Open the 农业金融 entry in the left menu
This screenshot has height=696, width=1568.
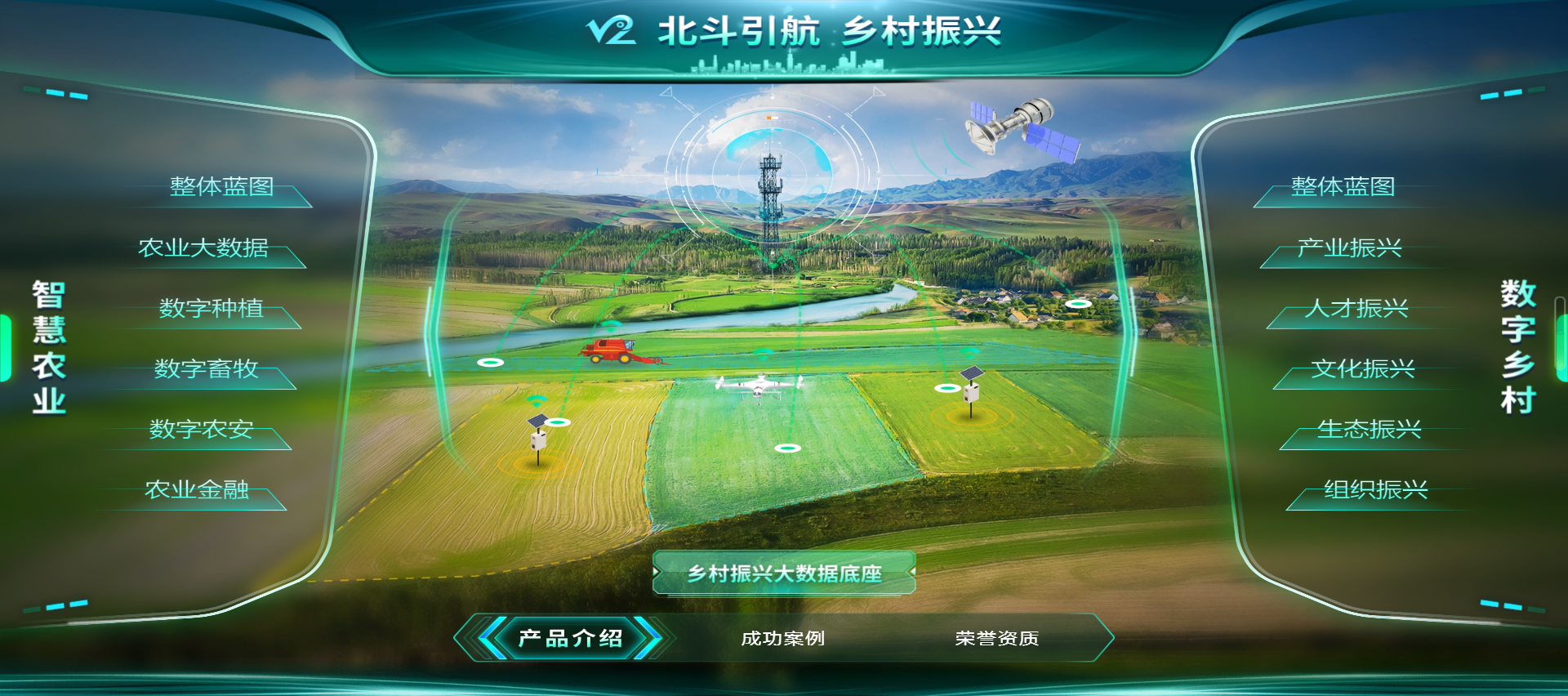[x=196, y=491]
